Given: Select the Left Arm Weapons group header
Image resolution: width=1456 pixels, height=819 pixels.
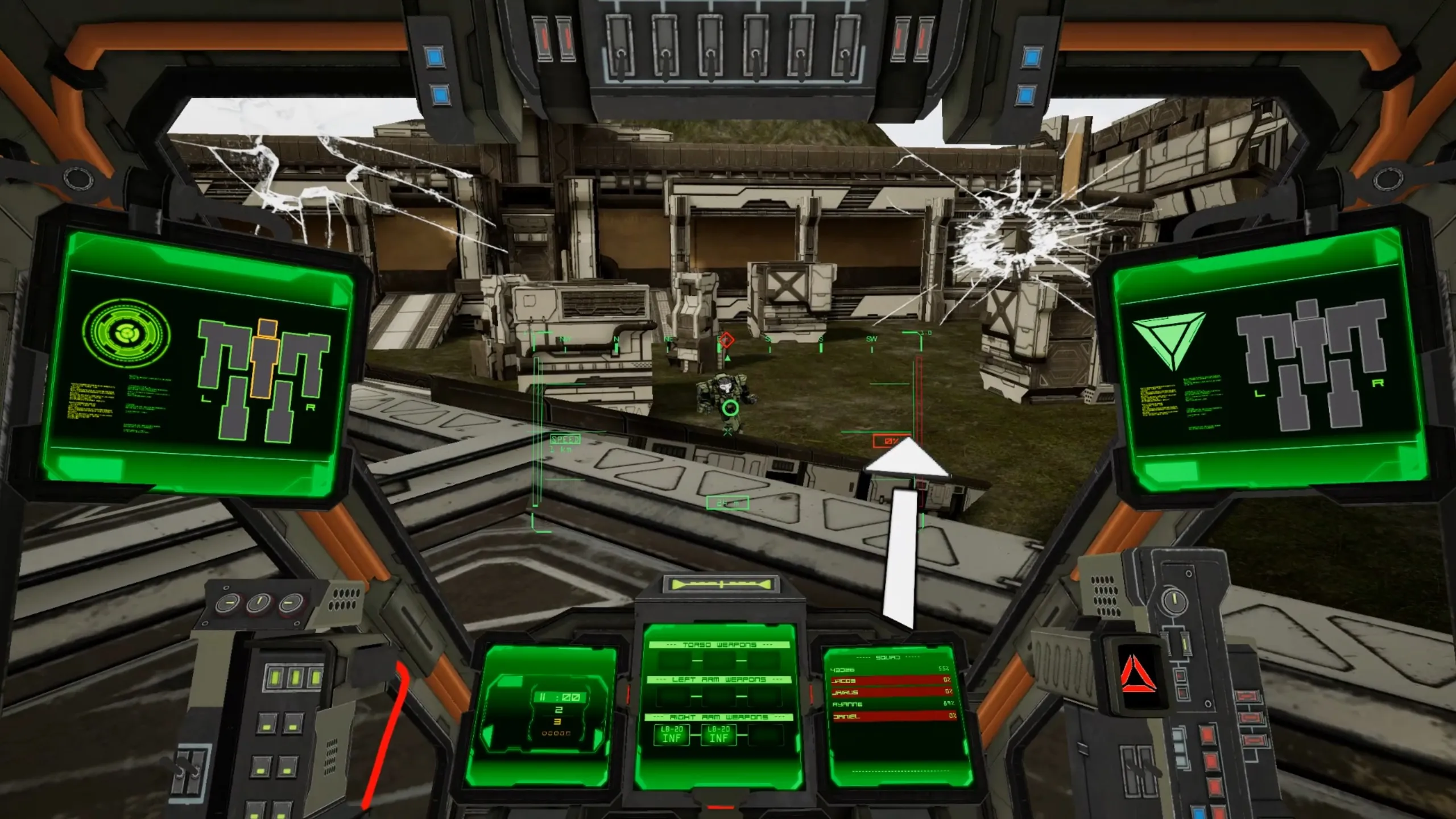Looking at the screenshot, I should click(719, 680).
